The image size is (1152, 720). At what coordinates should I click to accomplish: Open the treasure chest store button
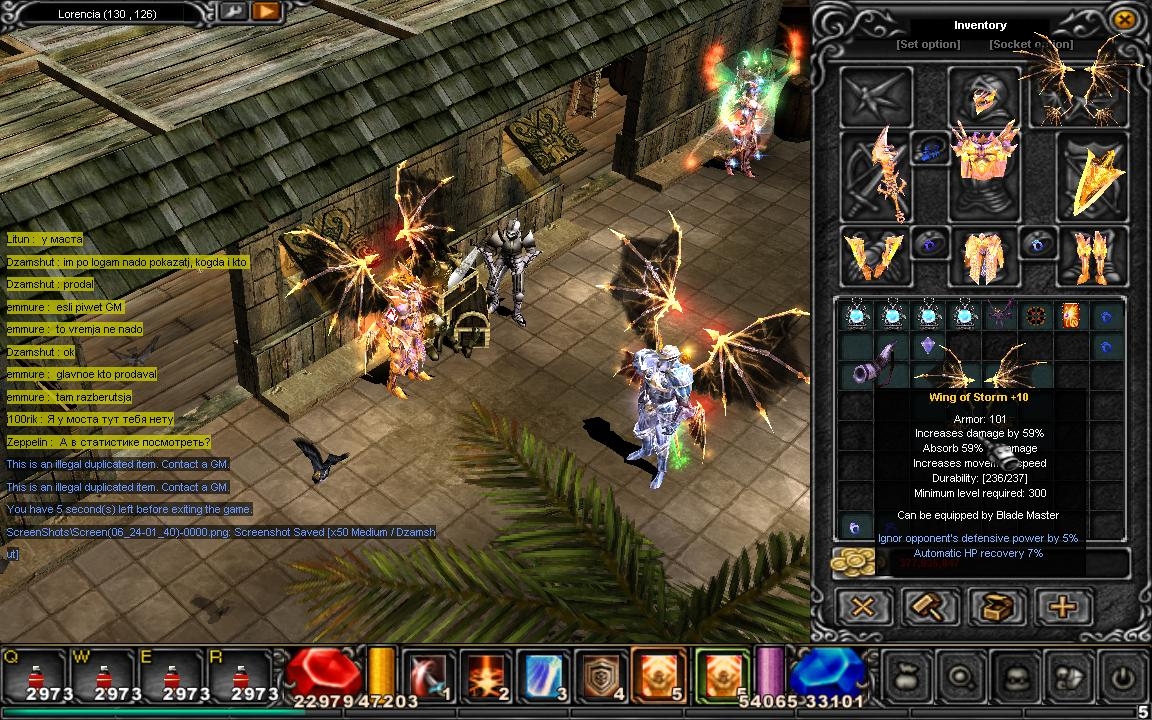pos(996,606)
